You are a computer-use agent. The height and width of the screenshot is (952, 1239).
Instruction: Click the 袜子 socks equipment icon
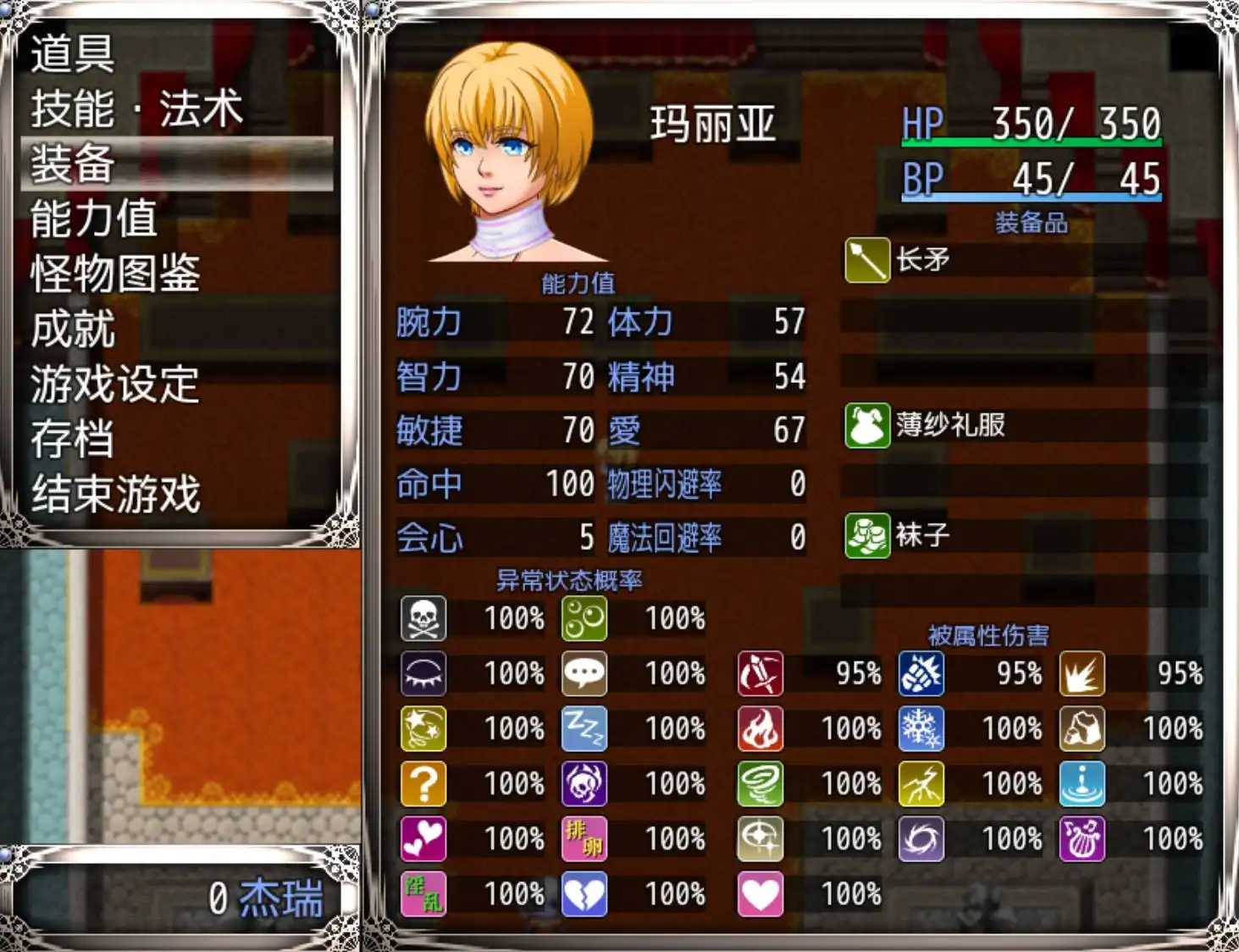click(x=866, y=534)
